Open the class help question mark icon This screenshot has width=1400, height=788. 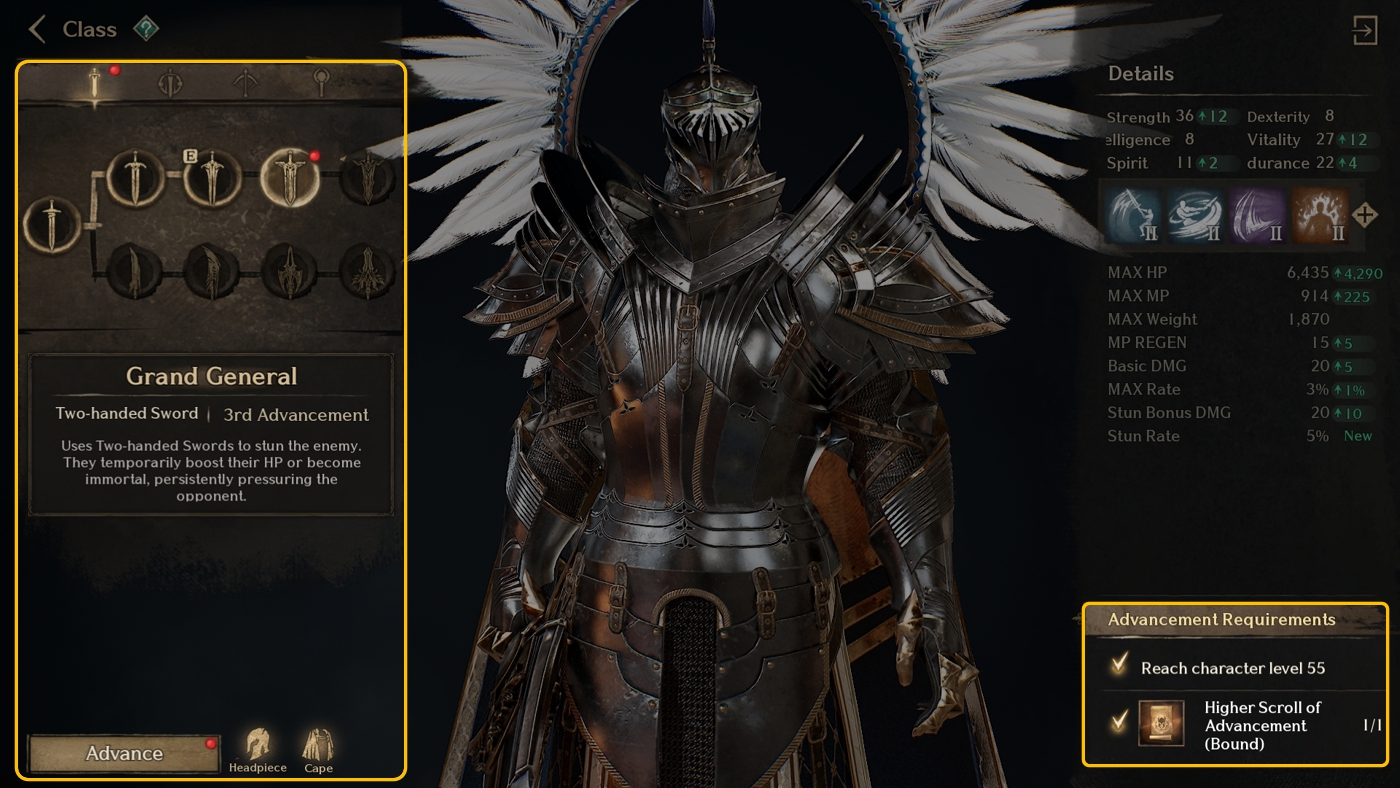pos(146,29)
